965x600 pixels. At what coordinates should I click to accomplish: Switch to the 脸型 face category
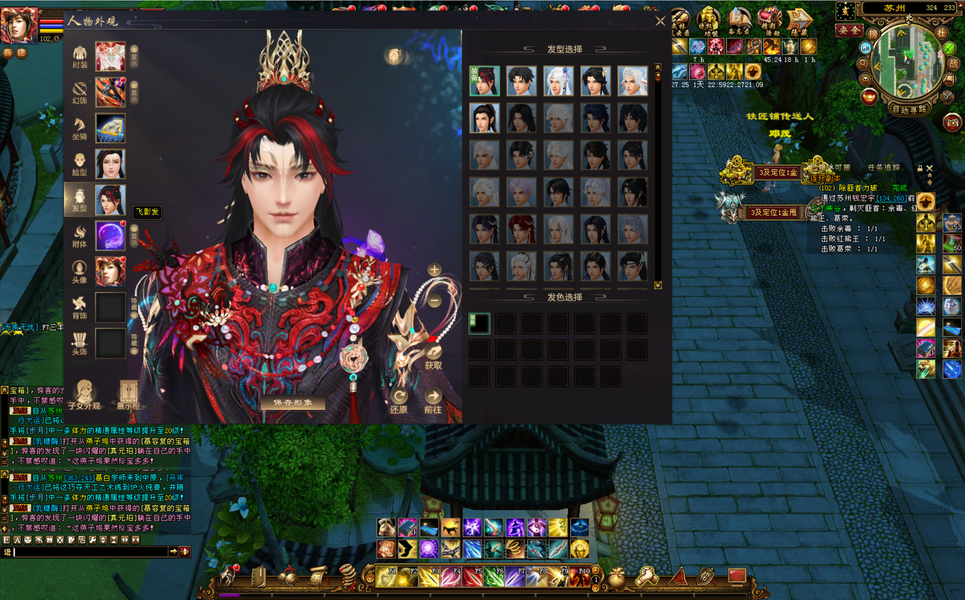coord(110,164)
